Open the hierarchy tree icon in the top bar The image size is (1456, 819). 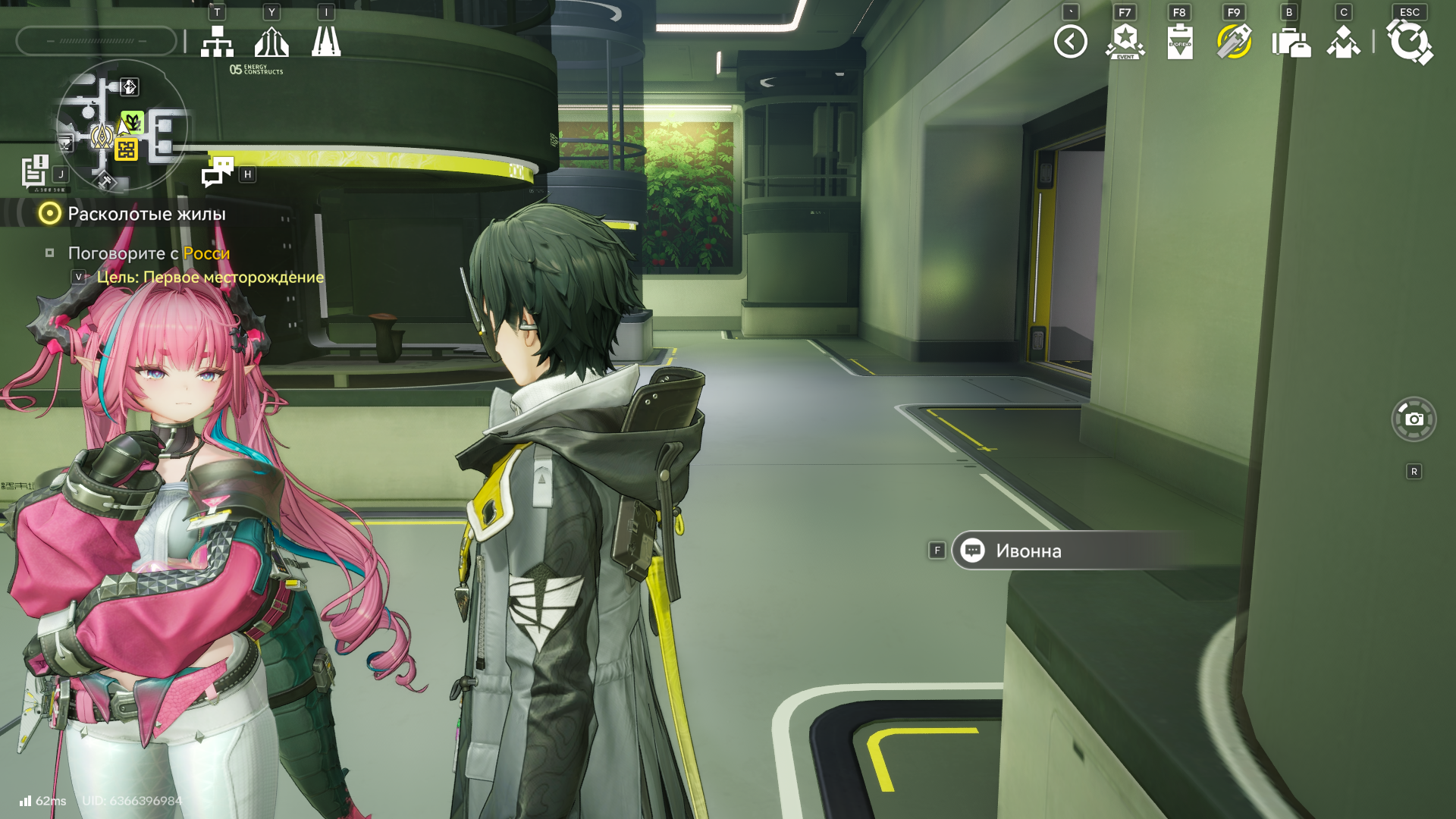pos(217,42)
